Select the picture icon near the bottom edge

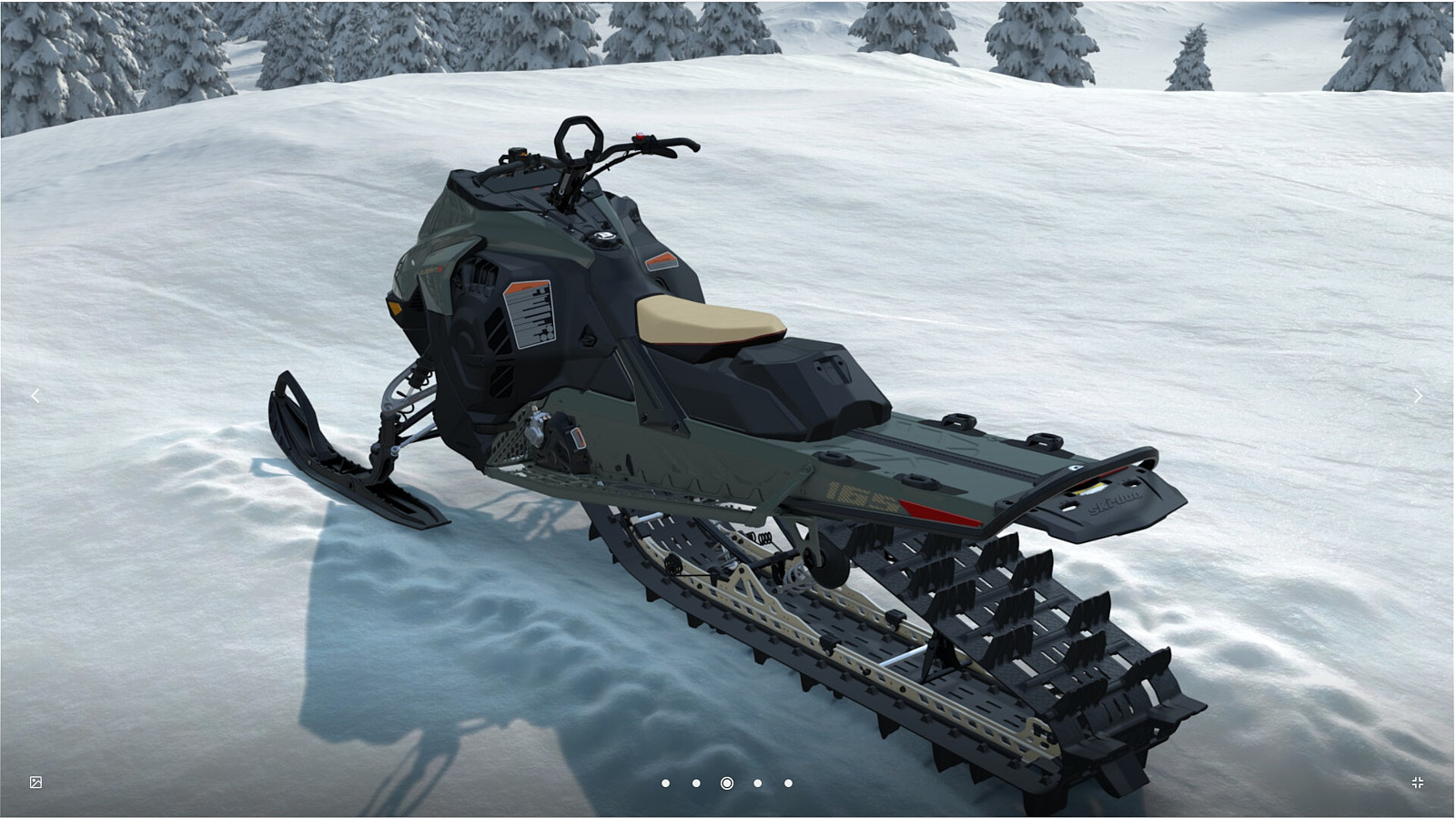click(35, 782)
